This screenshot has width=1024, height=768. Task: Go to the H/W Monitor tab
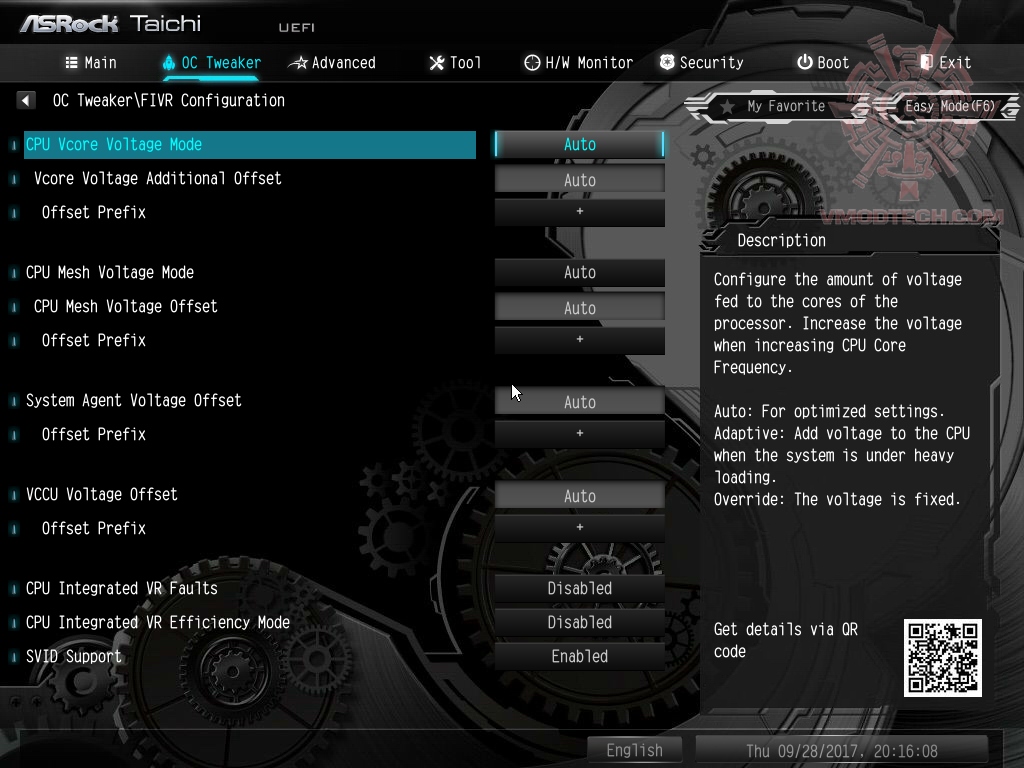[x=578, y=62]
